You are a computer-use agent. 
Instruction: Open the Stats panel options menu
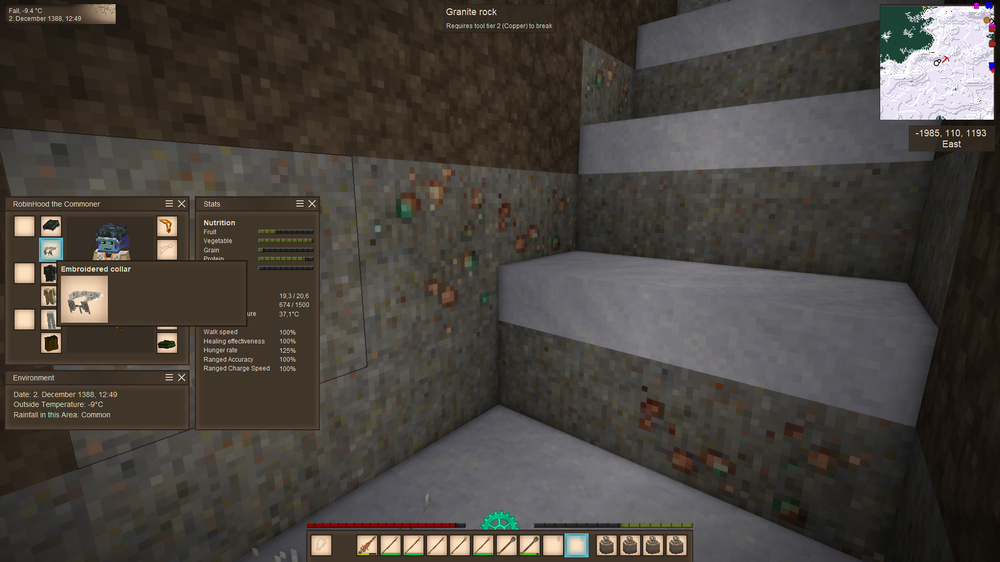pyautogui.click(x=300, y=204)
